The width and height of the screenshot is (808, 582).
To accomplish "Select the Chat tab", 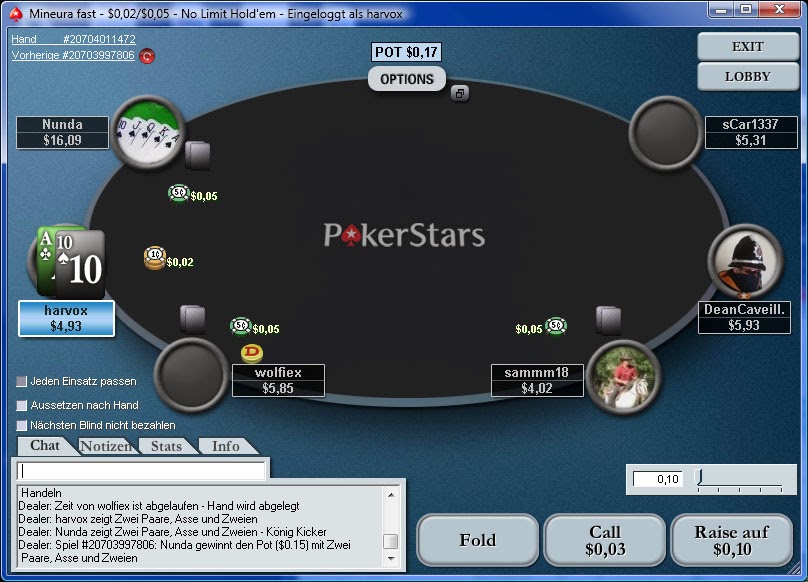I will tap(45, 445).
